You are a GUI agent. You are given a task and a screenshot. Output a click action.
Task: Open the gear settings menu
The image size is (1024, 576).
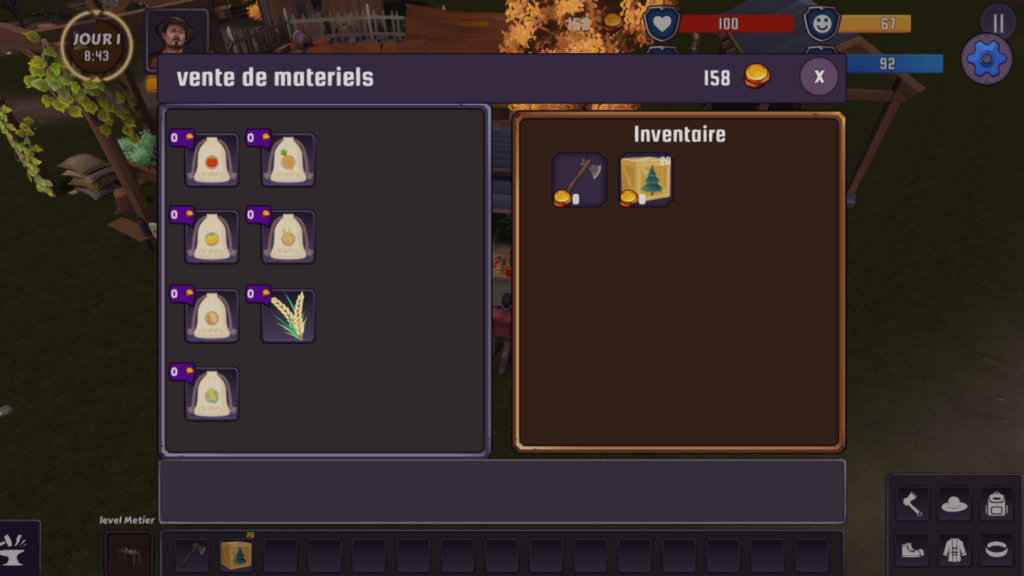coord(986,59)
